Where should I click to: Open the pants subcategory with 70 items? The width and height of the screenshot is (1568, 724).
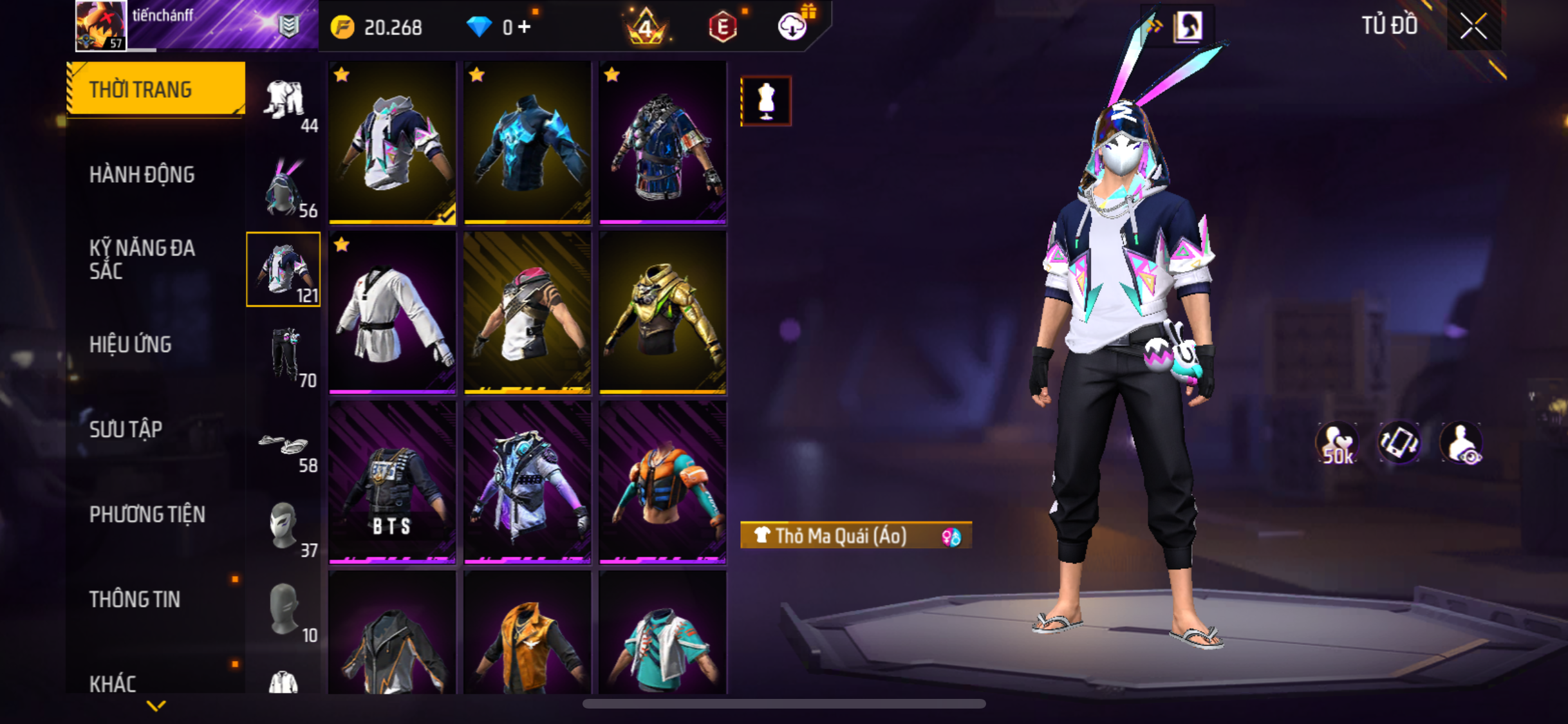click(x=284, y=355)
